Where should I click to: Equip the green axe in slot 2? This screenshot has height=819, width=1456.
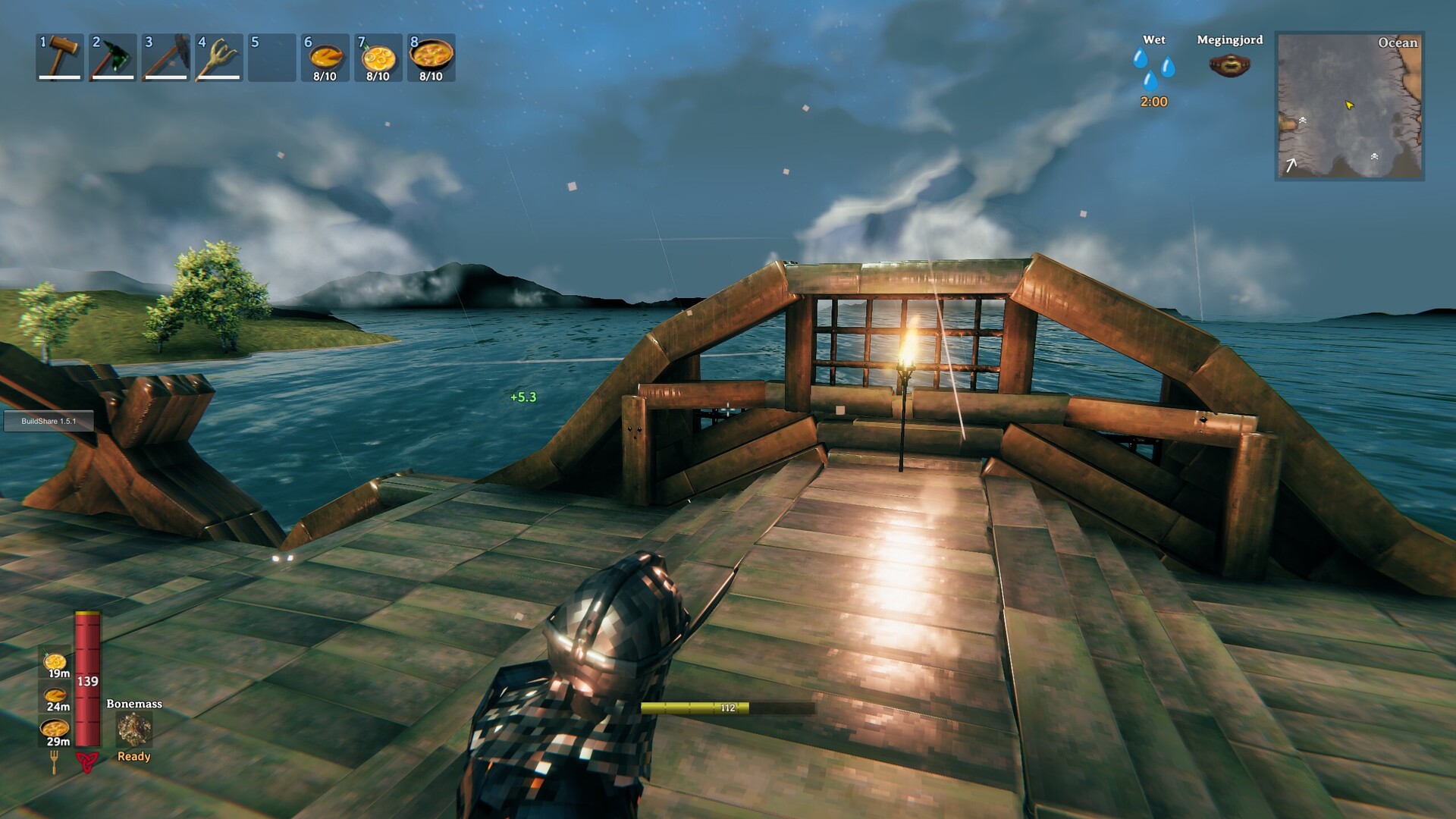click(x=114, y=57)
